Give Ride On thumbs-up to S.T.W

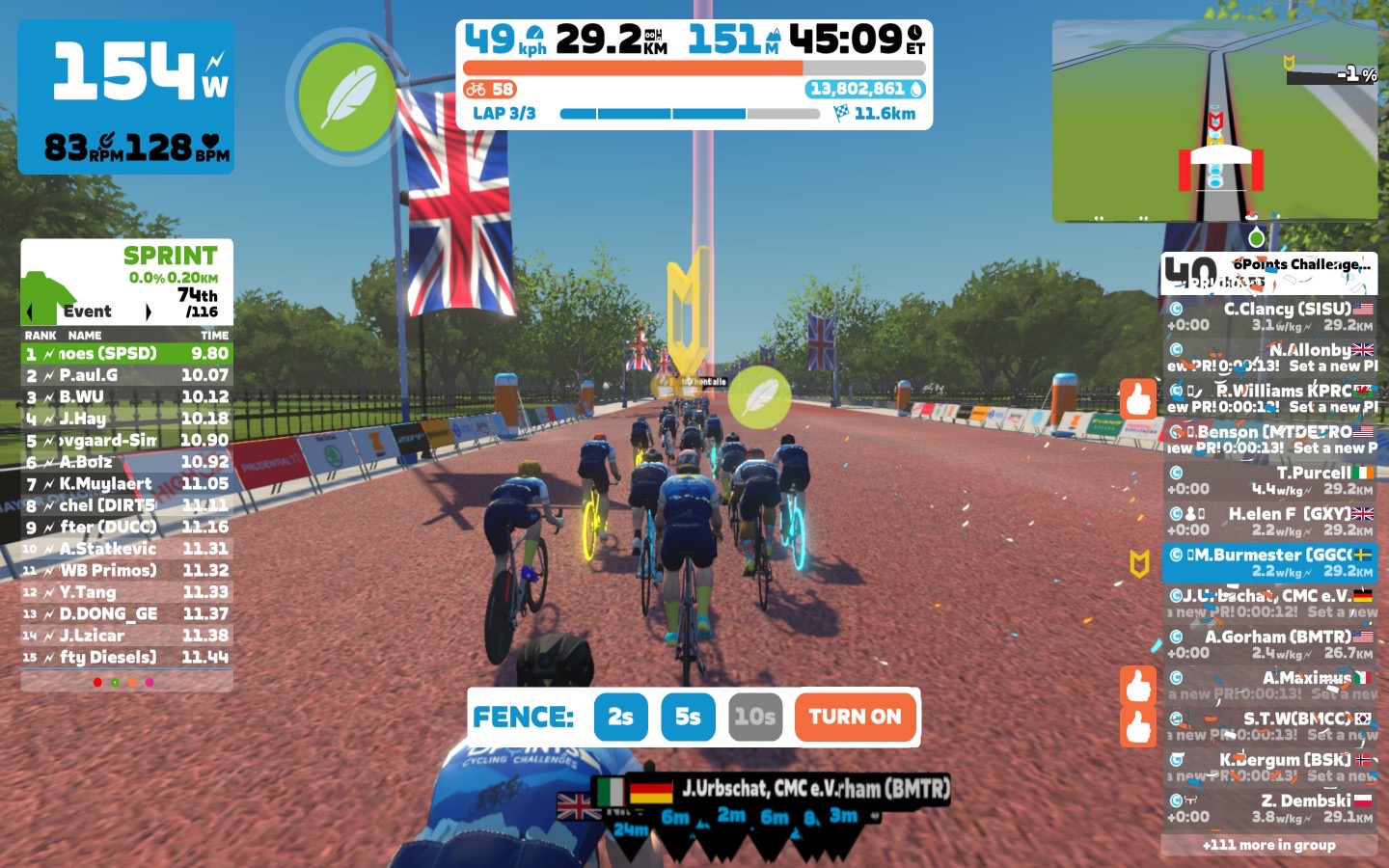coord(1138,726)
